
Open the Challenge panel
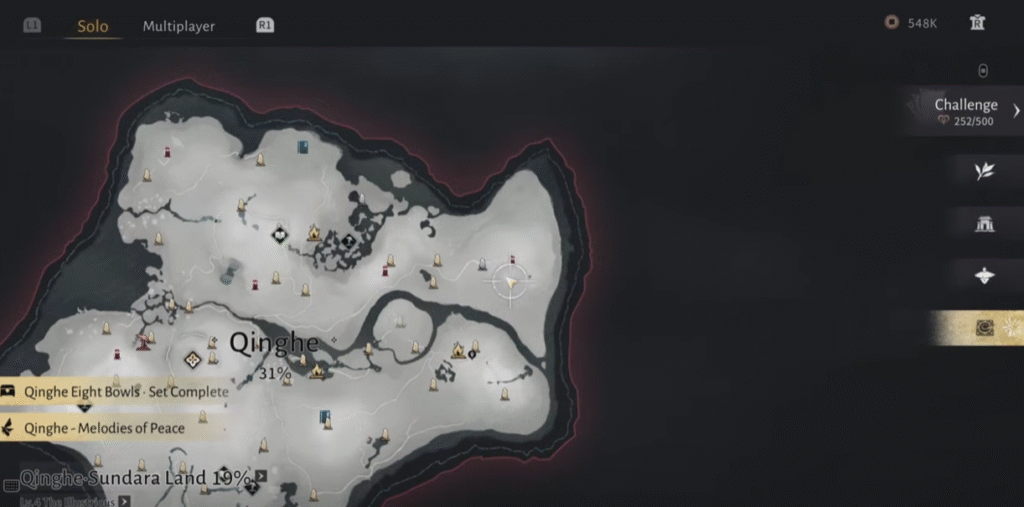pyautogui.click(x=967, y=111)
